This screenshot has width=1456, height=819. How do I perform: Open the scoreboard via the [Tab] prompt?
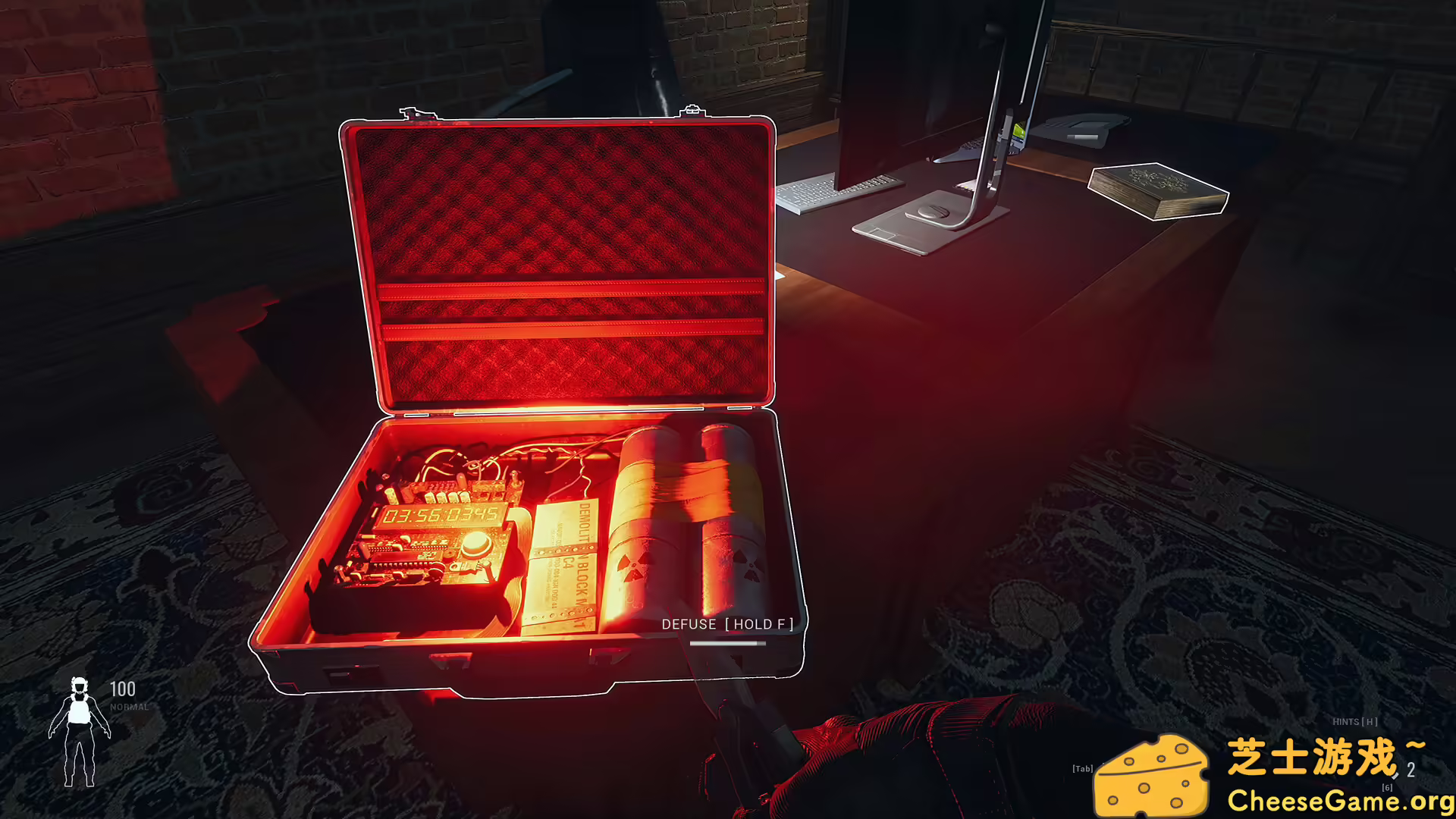point(1083,768)
